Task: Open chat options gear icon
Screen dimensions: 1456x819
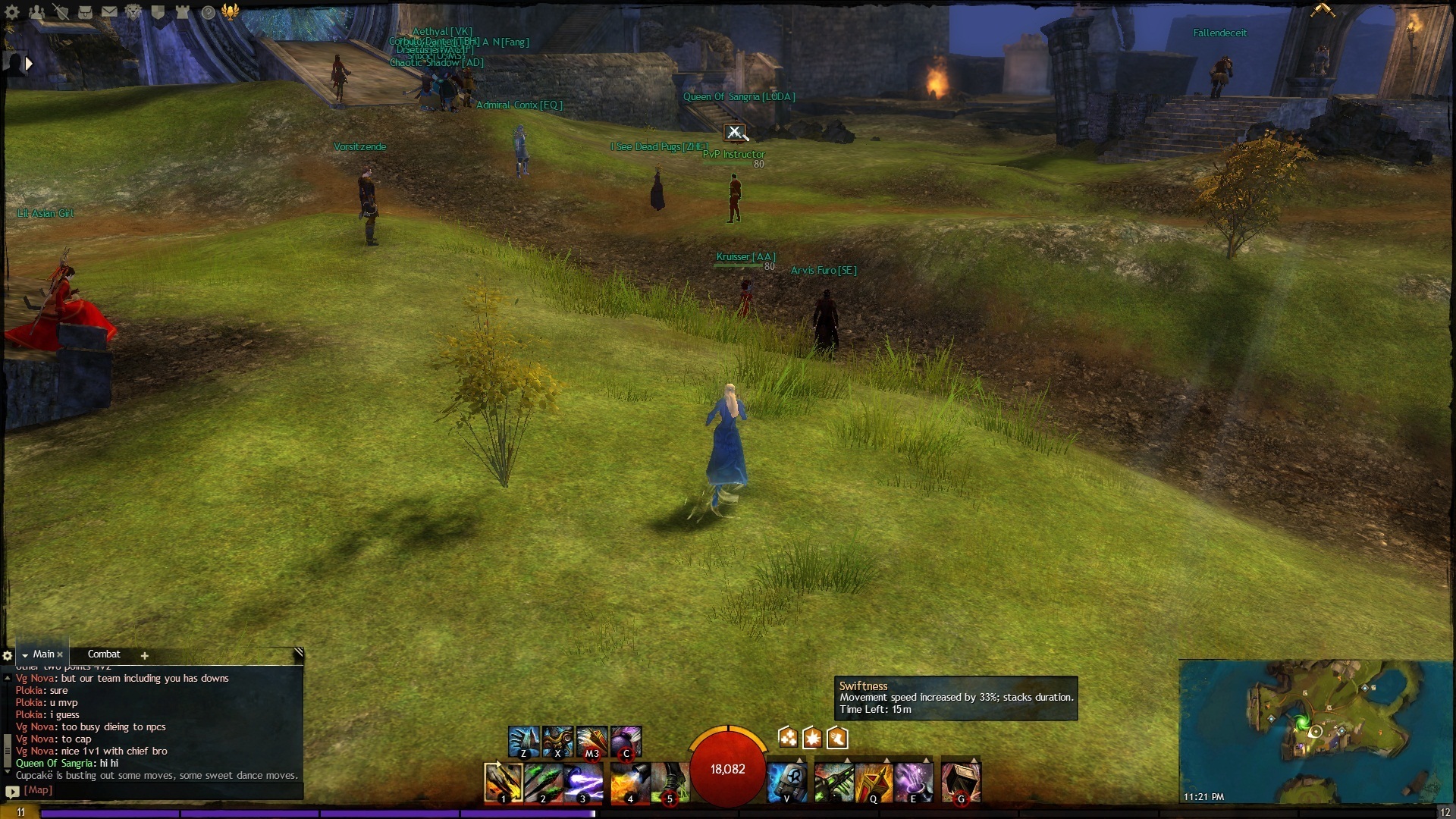Action: pos(8,656)
